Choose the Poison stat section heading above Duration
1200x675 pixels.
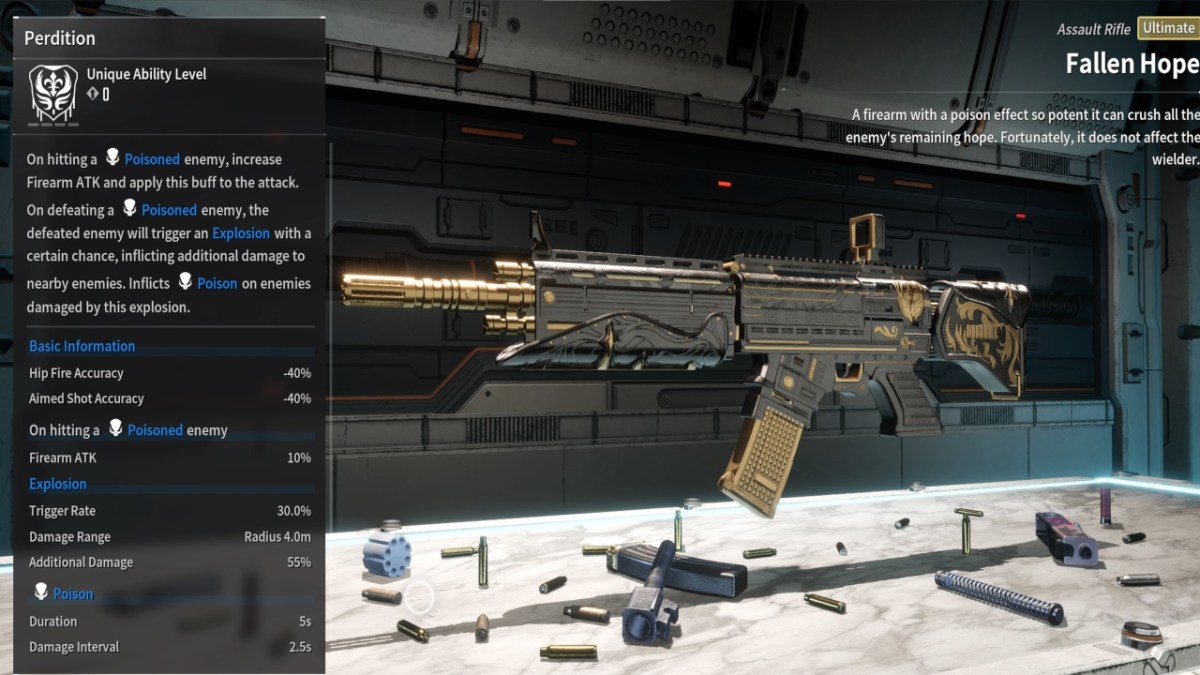click(73, 594)
